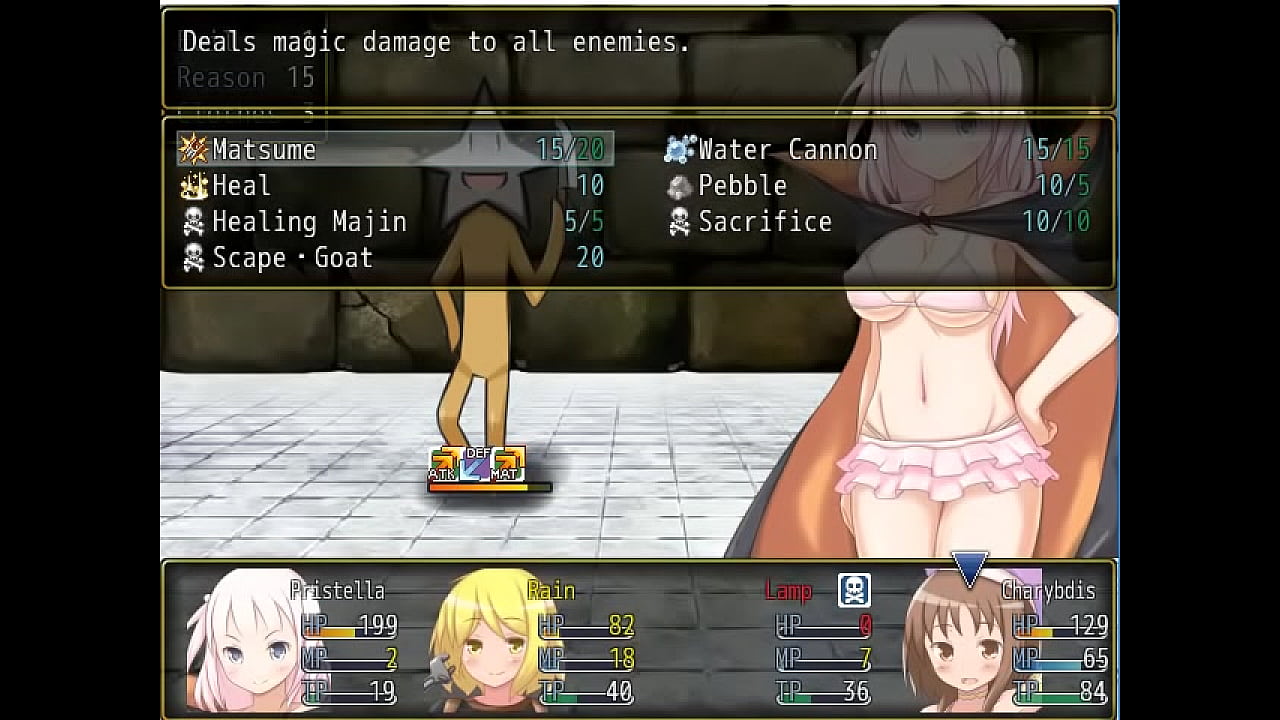Select the Sacrifice skill
1280x720 pixels.
(878, 222)
